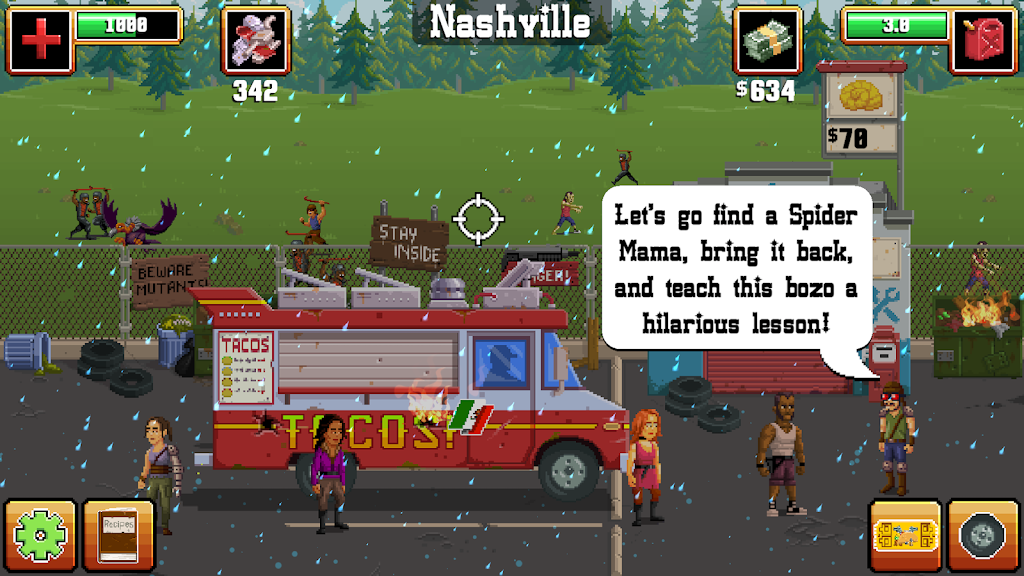Click the meat supply icon
The image size is (1024, 576).
(x=255, y=40)
